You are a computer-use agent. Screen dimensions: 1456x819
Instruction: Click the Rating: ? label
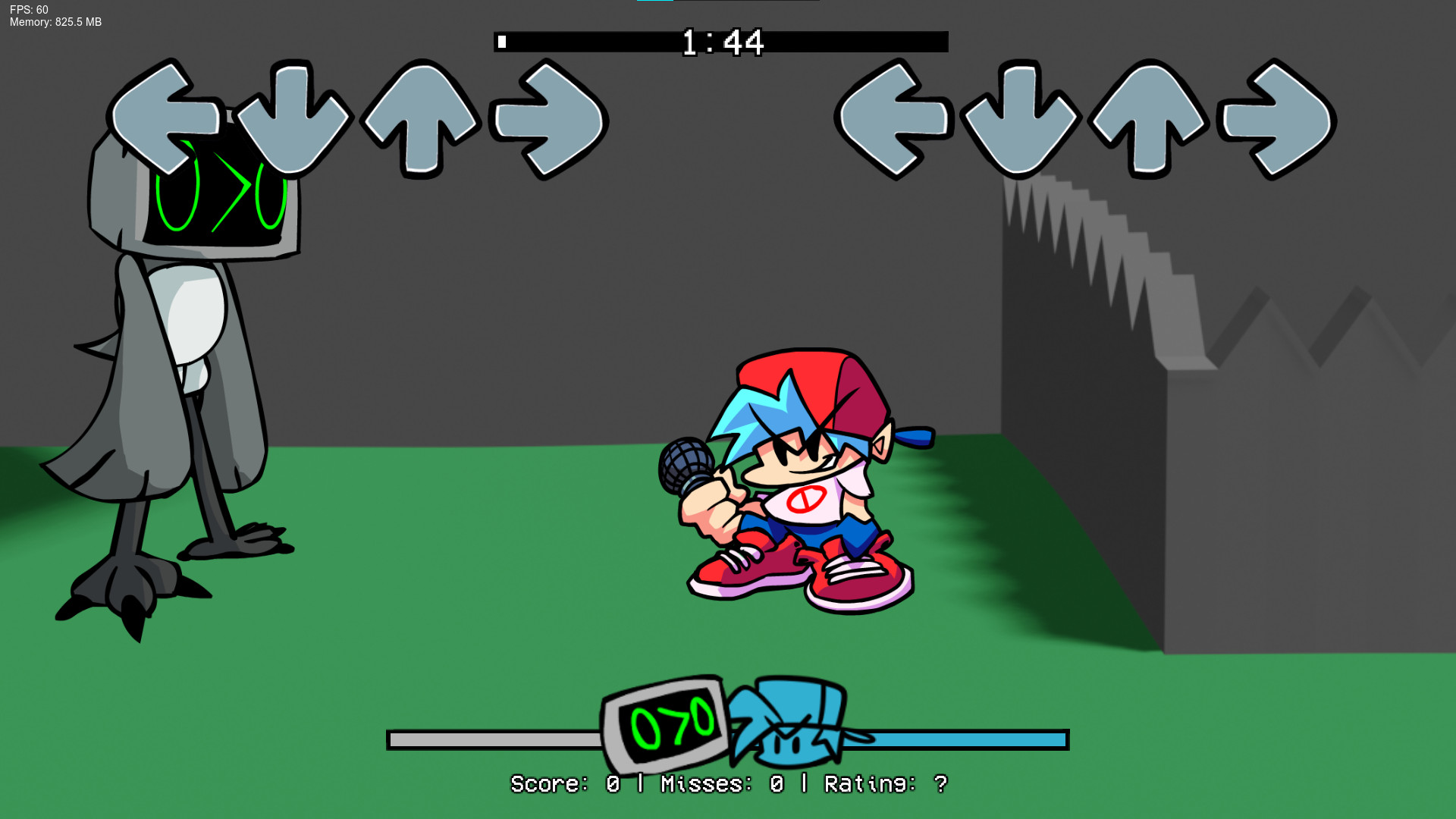[x=883, y=783]
